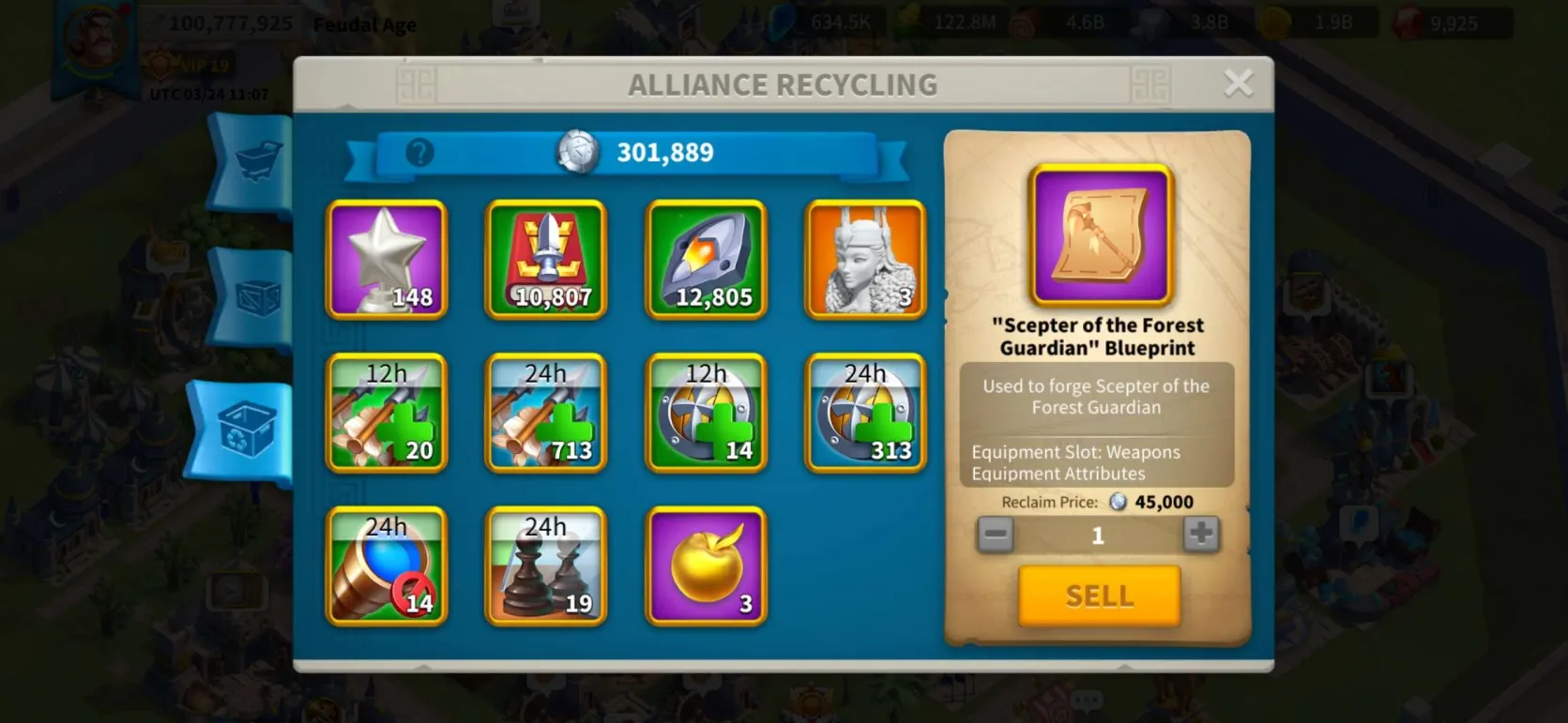This screenshot has width=1568, height=723.
Task: Increase the sell quantity with plus
Action: (1200, 535)
